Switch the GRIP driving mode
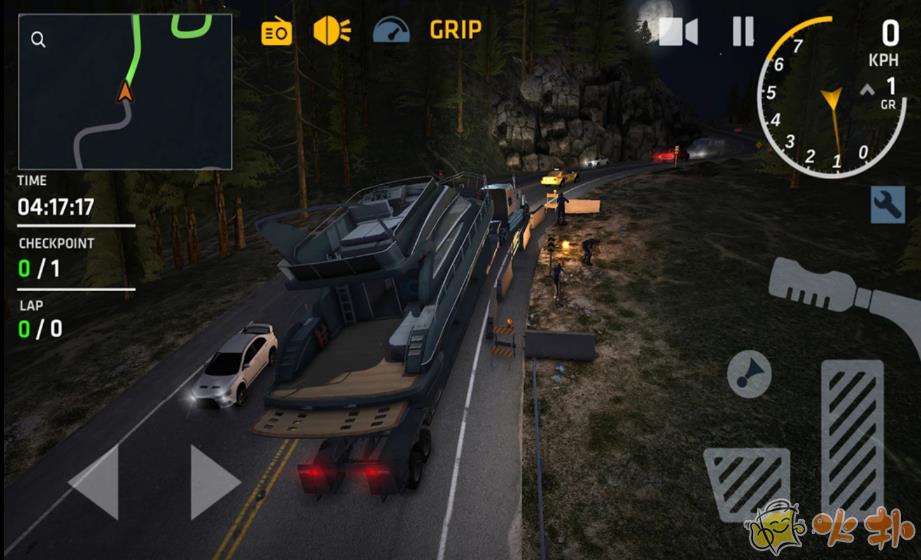 click(x=455, y=30)
